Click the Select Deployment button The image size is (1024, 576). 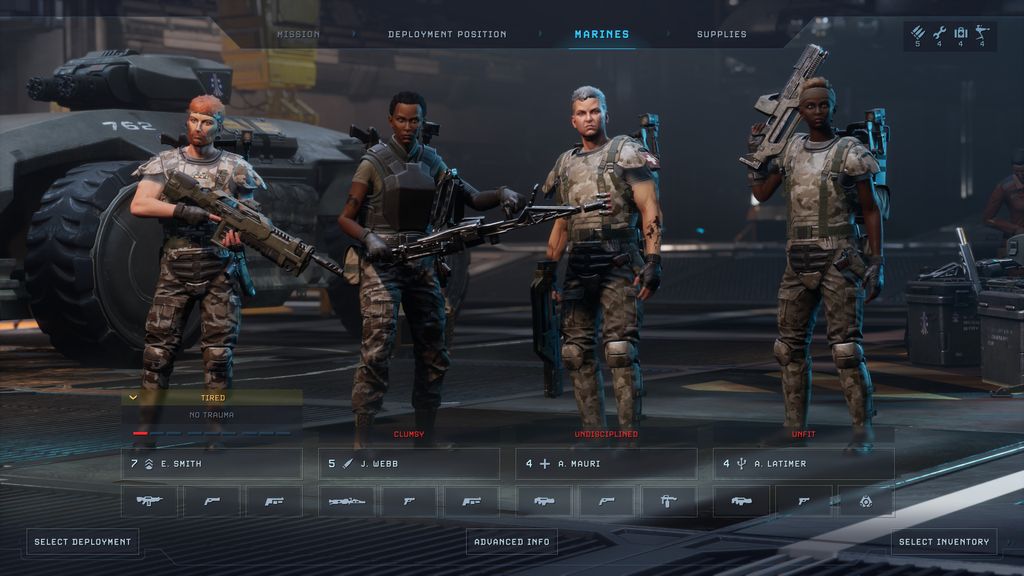(83, 542)
